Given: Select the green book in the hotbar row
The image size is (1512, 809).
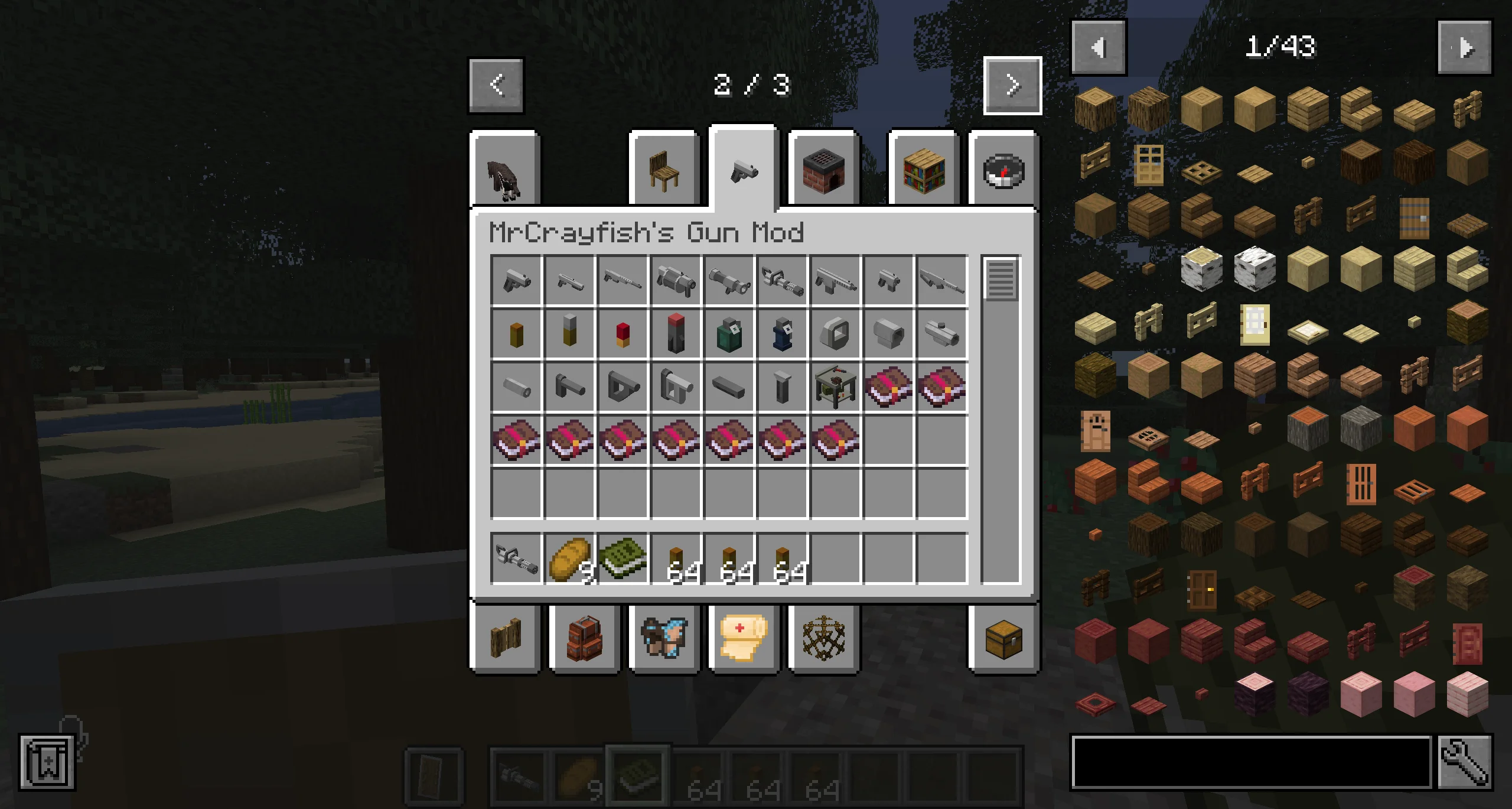Looking at the screenshot, I should (623, 558).
